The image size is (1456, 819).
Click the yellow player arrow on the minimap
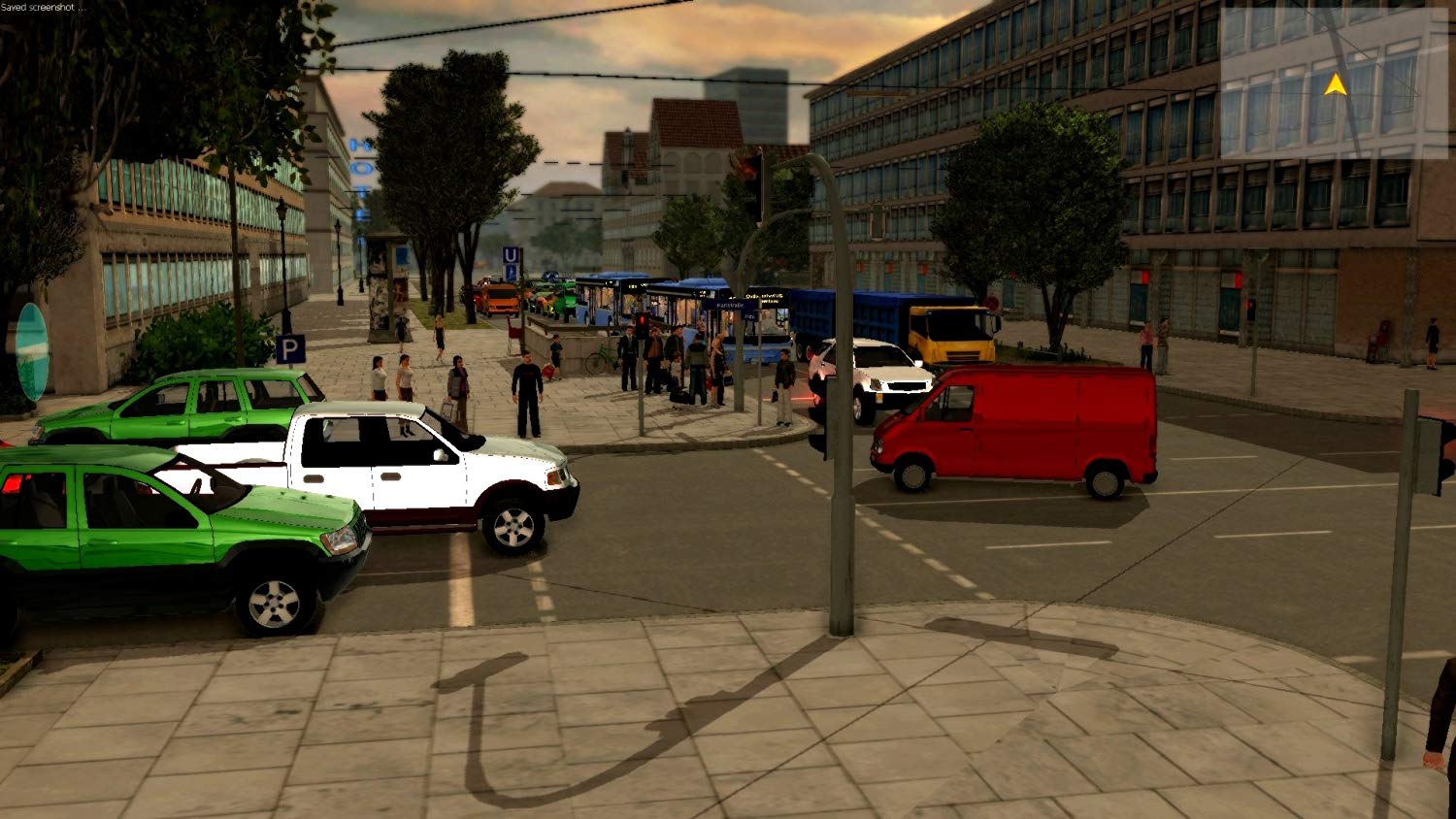(x=1337, y=85)
